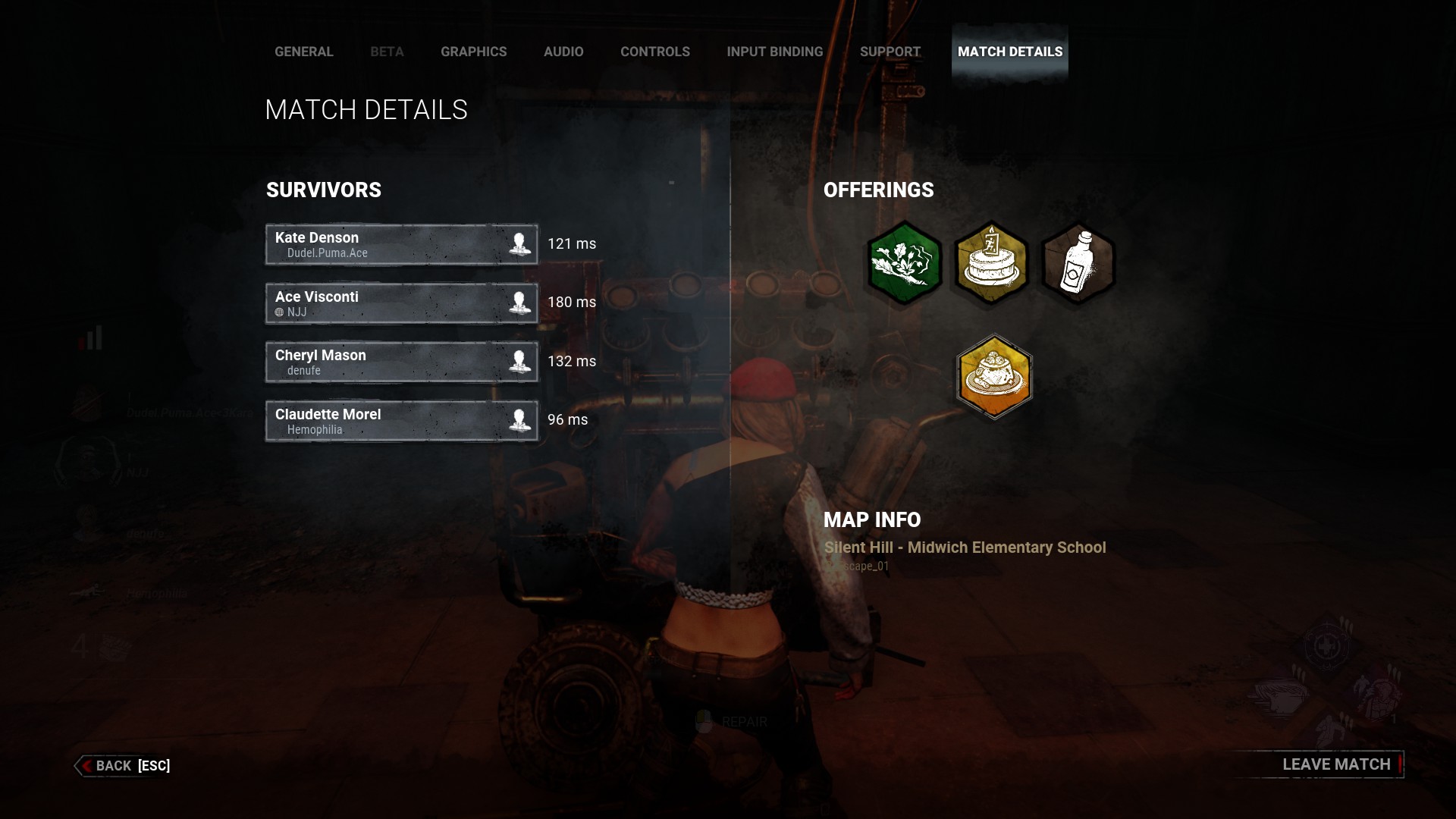The height and width of the screenshot is (819, 1456).
Task: Switch to the Graphics tab
Action: tap(473, 52)
